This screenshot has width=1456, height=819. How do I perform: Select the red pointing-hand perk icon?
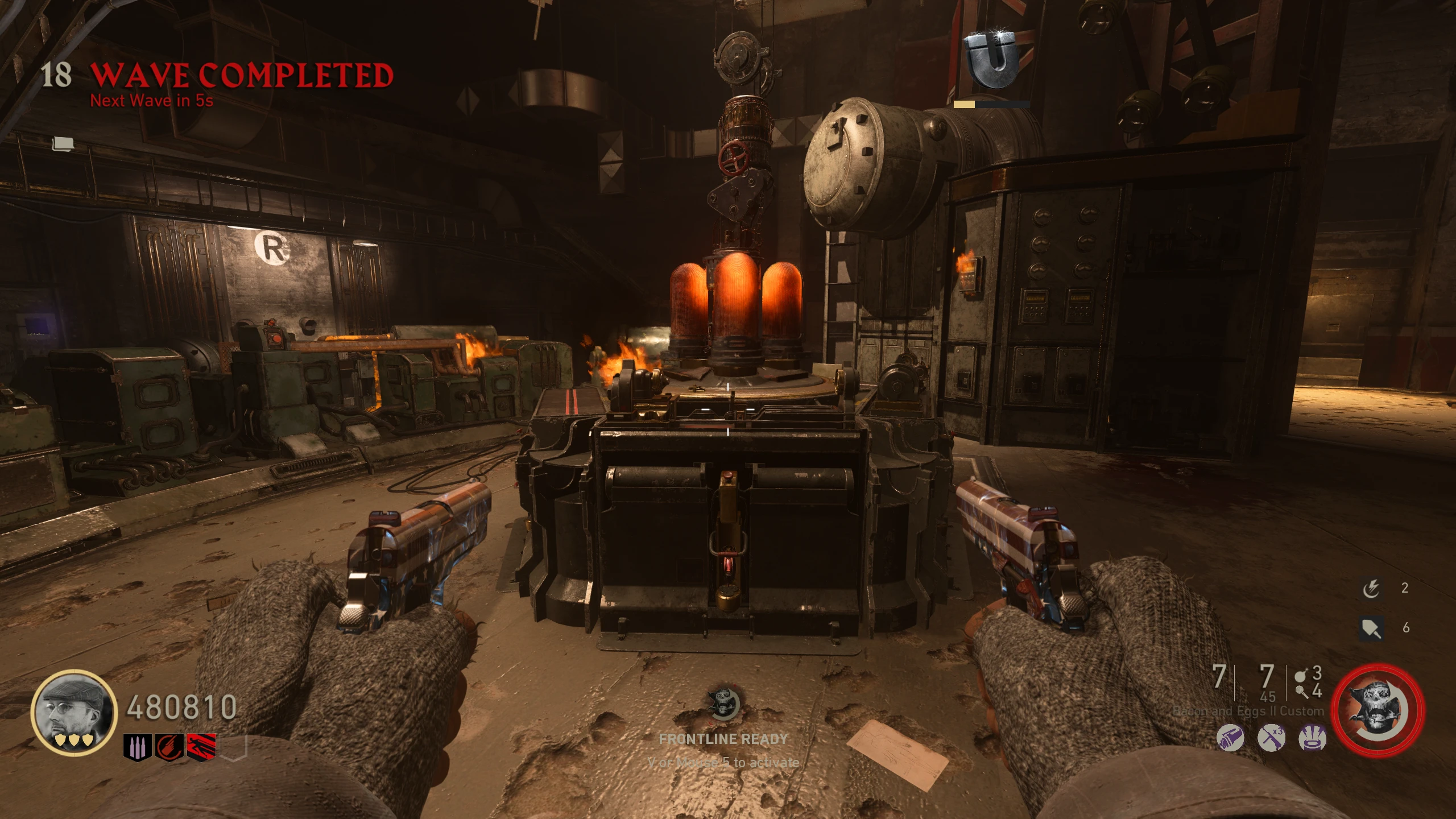(x=169, y=746)
